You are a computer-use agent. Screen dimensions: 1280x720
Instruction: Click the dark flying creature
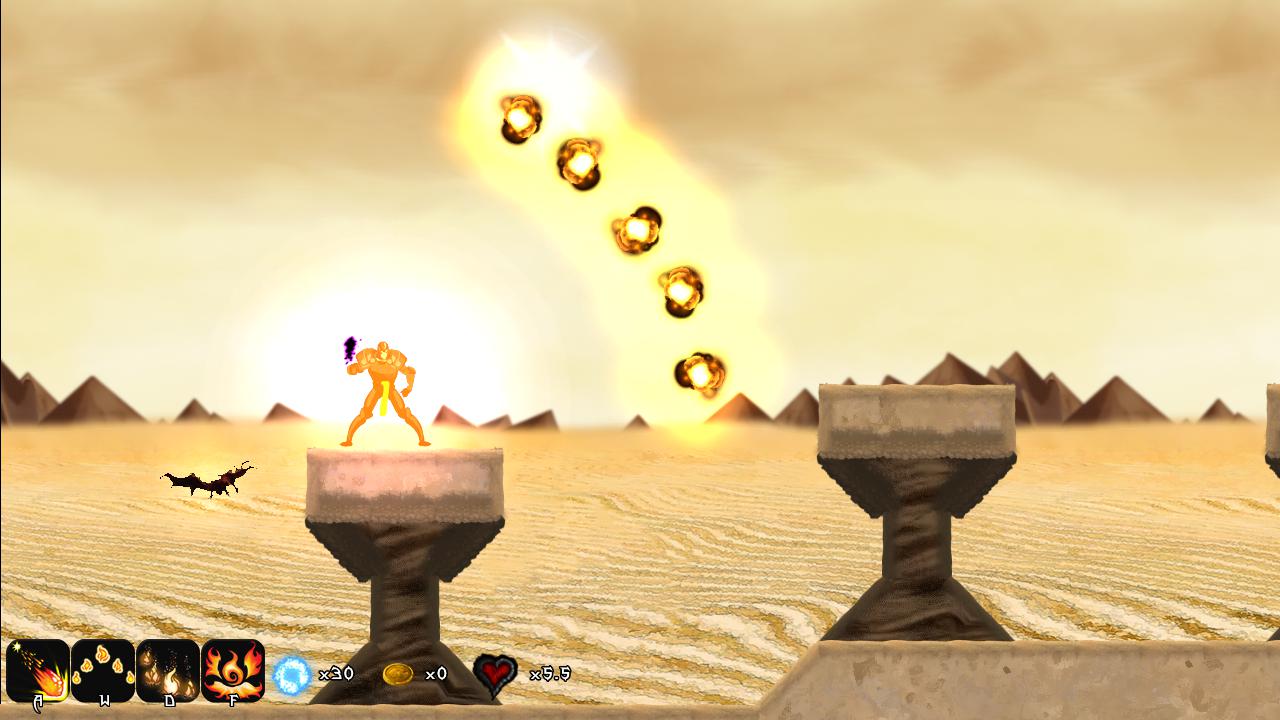point(208,480)
